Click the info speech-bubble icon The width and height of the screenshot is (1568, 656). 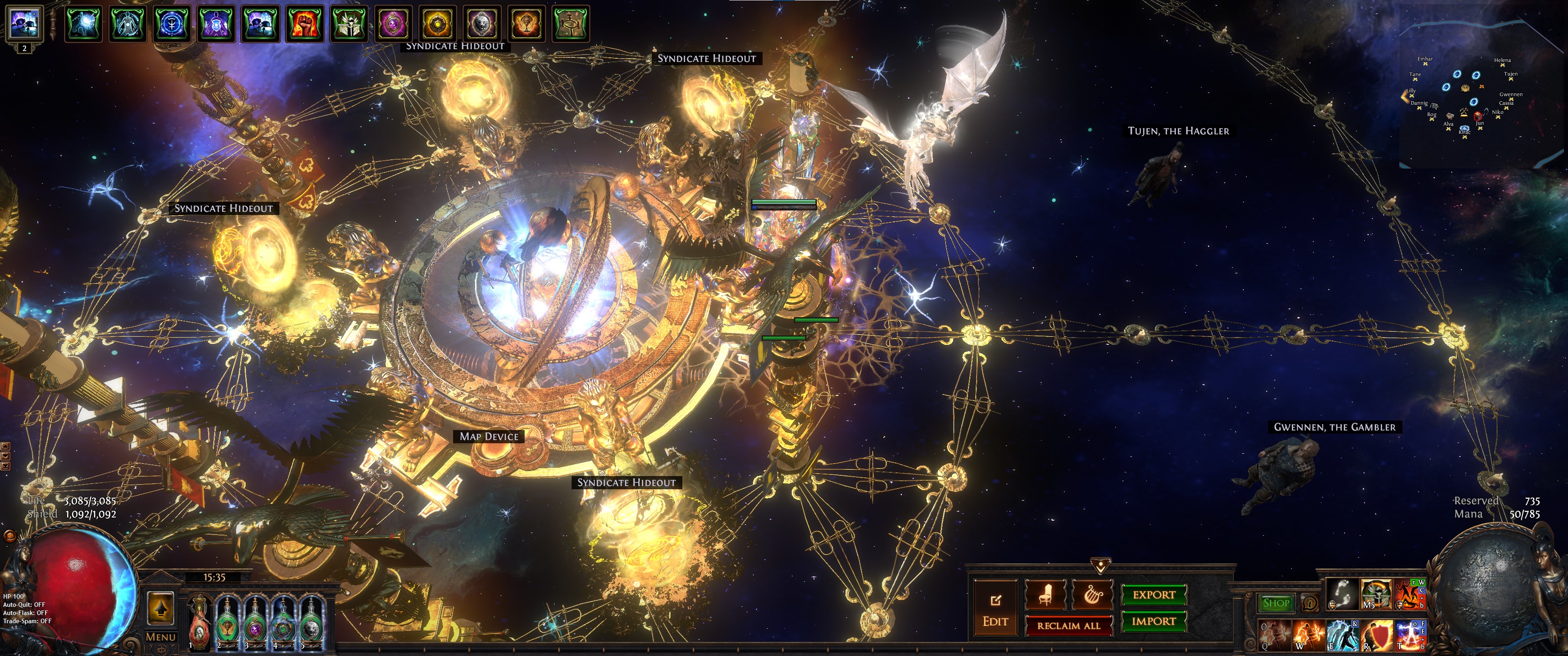pos(1309,603)
